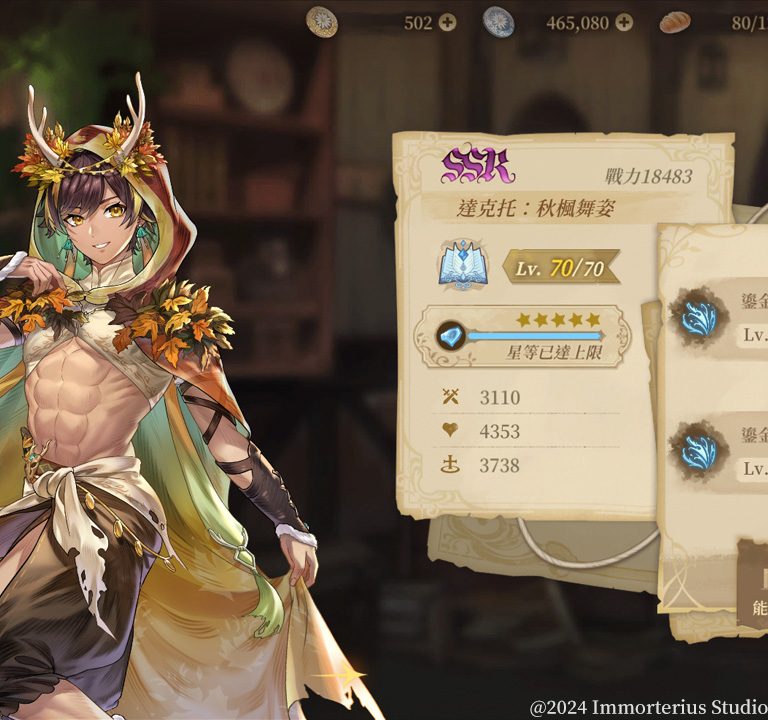The height and width of the screenshot is (720, 768).
Task: Tap the silver coin currency icon
Action: (498, 21)
